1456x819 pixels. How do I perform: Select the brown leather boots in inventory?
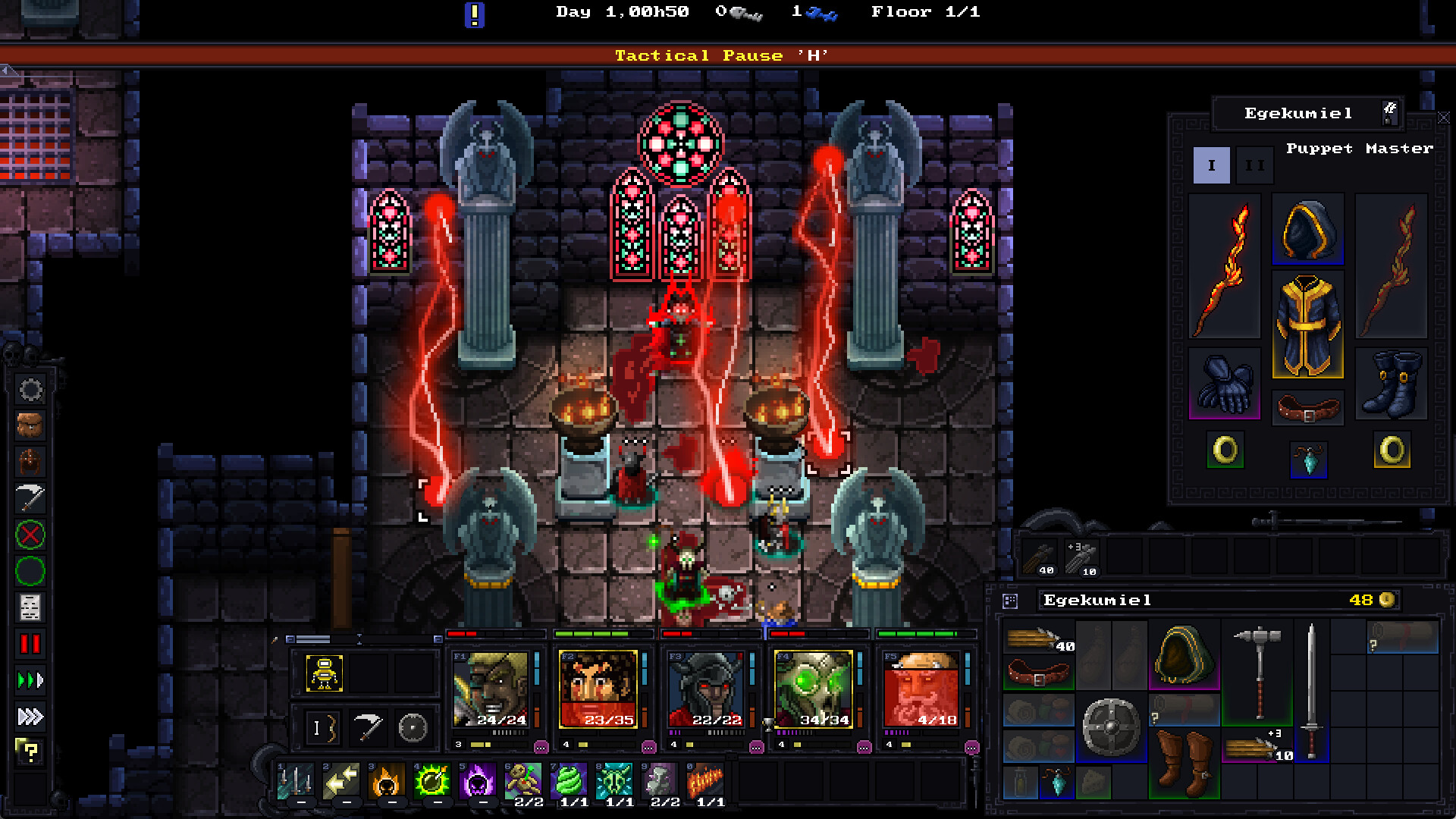(x=1183, y=761)
